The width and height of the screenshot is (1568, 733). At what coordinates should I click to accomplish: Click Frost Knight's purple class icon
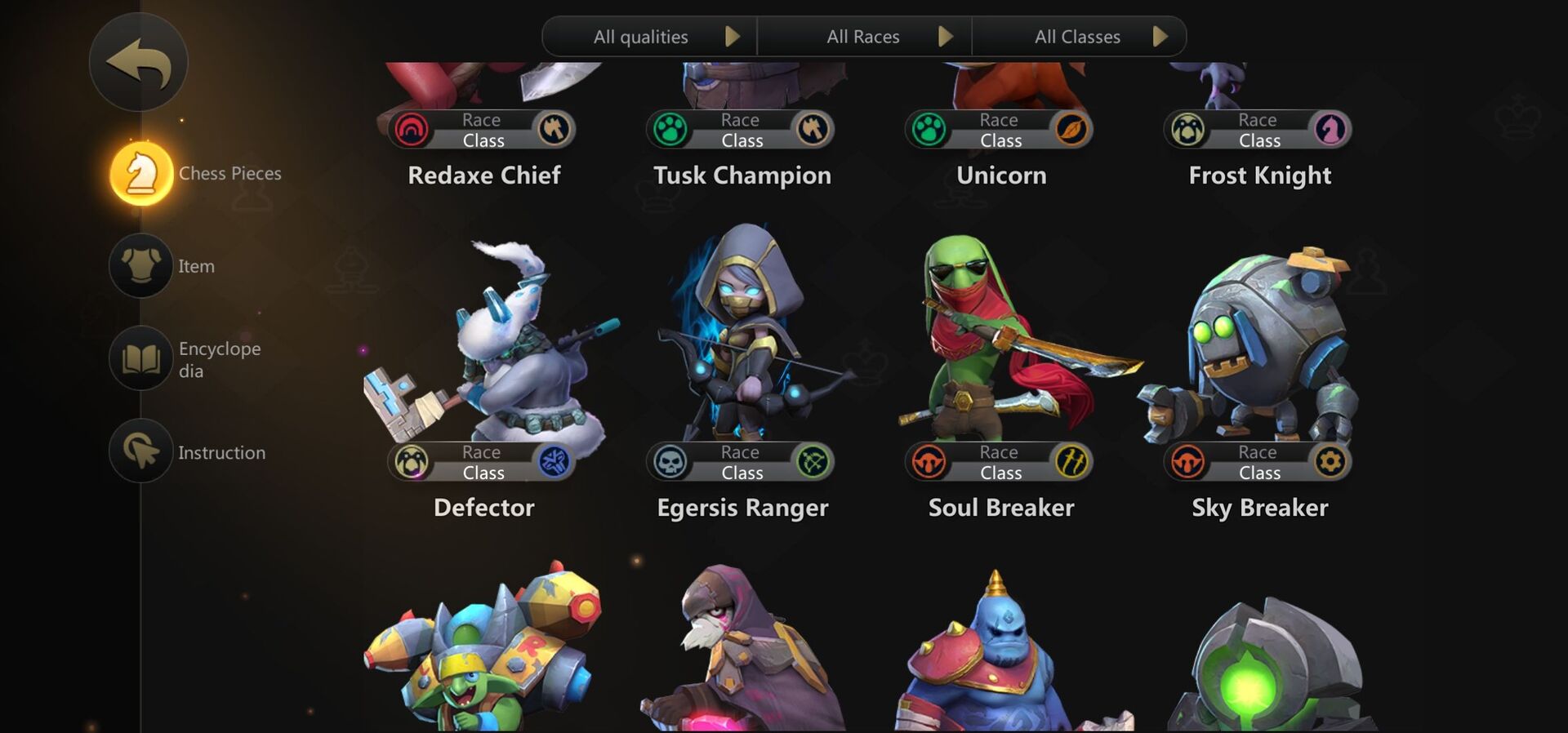point(1330,129)
